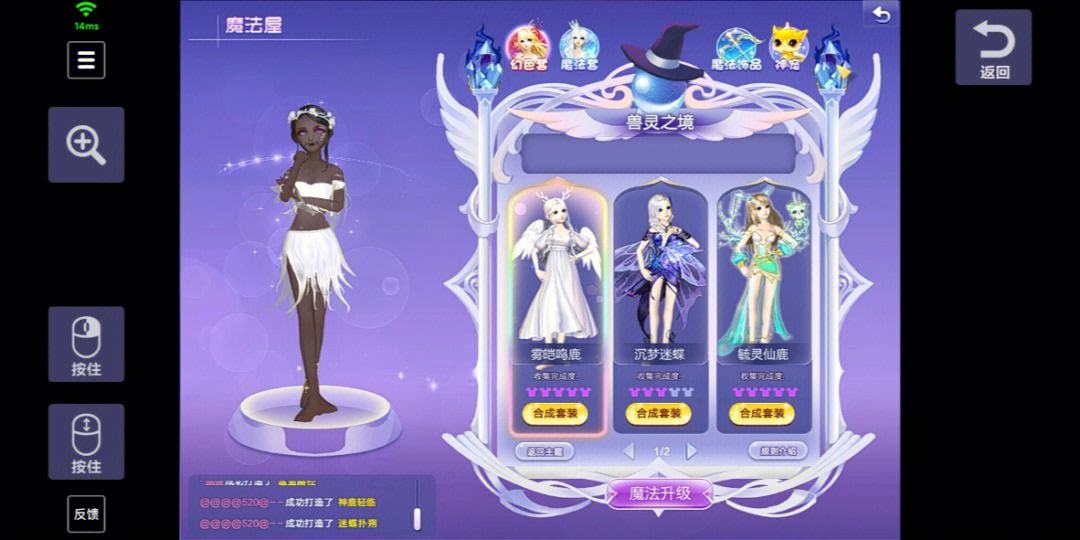Open the 魔法套 category

click(x=578, y=47)
